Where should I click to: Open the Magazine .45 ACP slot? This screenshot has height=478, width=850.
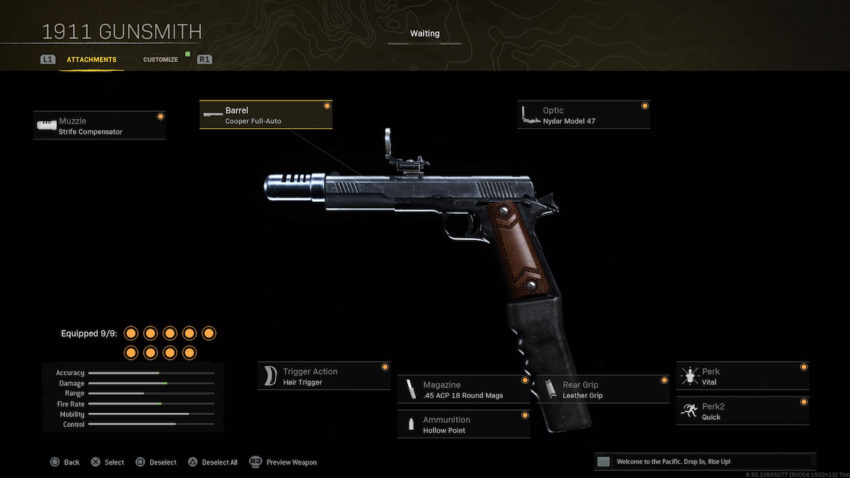coord(463,389)
